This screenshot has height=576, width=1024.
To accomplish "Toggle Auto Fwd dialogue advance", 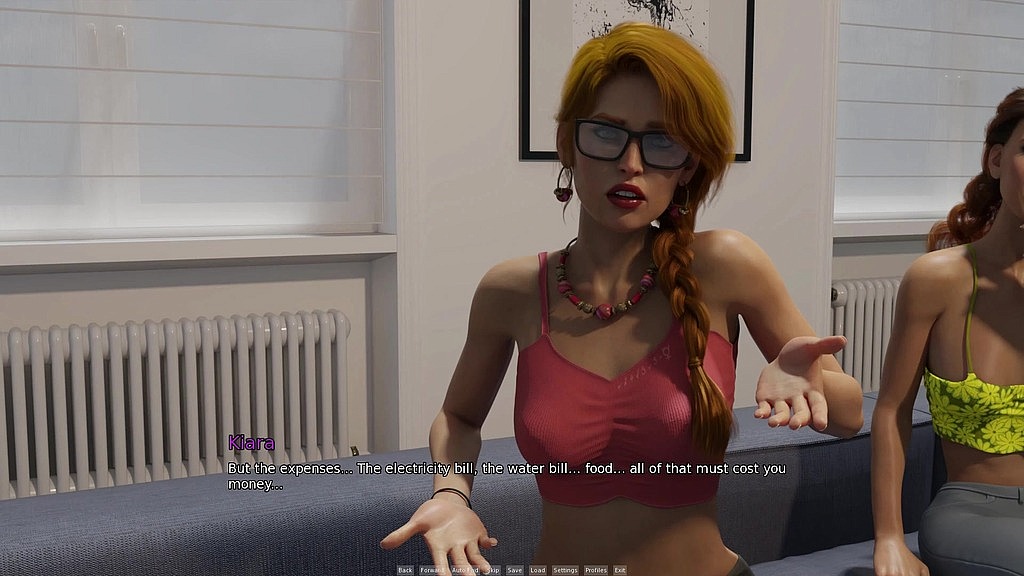I will click(x=465, y=570).
